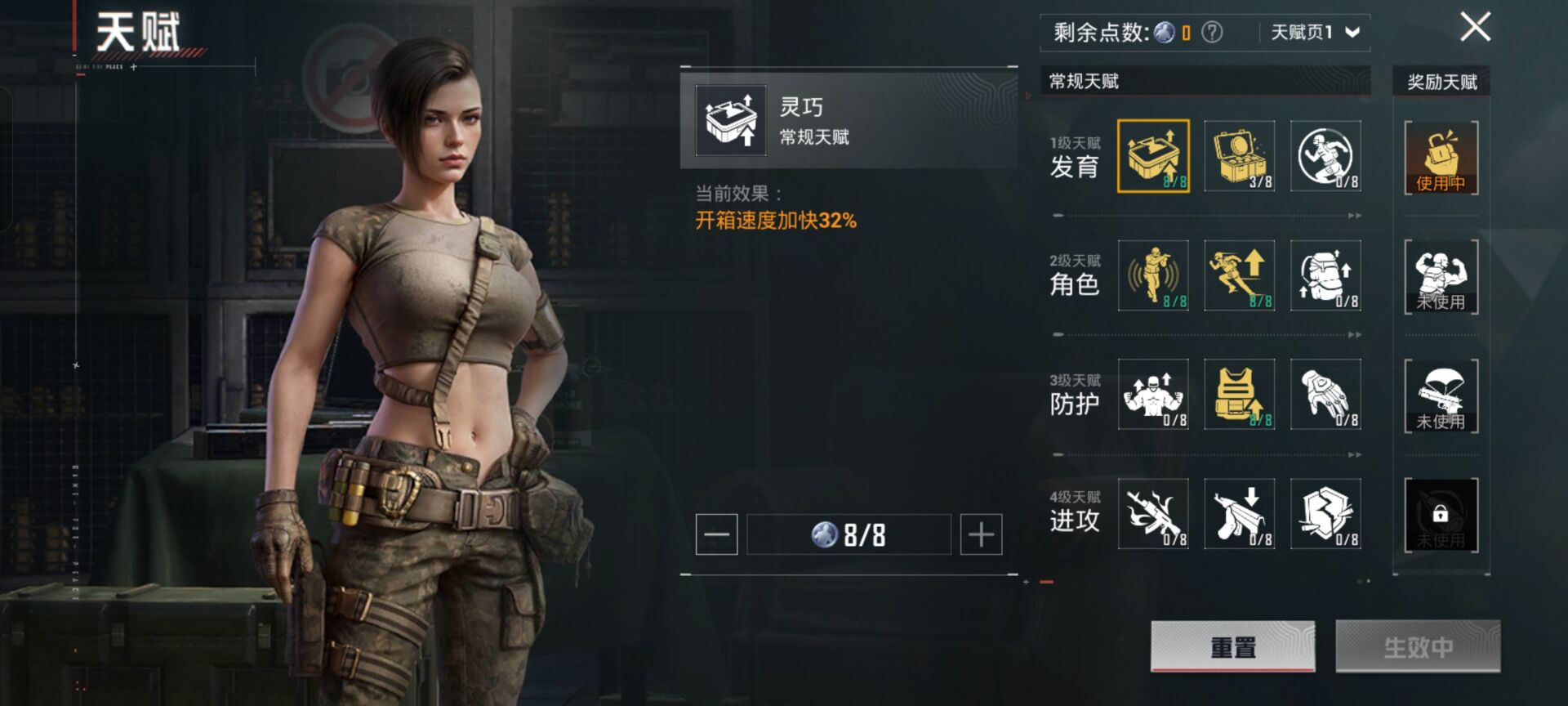
Task: Enable the 未使用 parachute pistol reward talent
Action: [1440, 396]
